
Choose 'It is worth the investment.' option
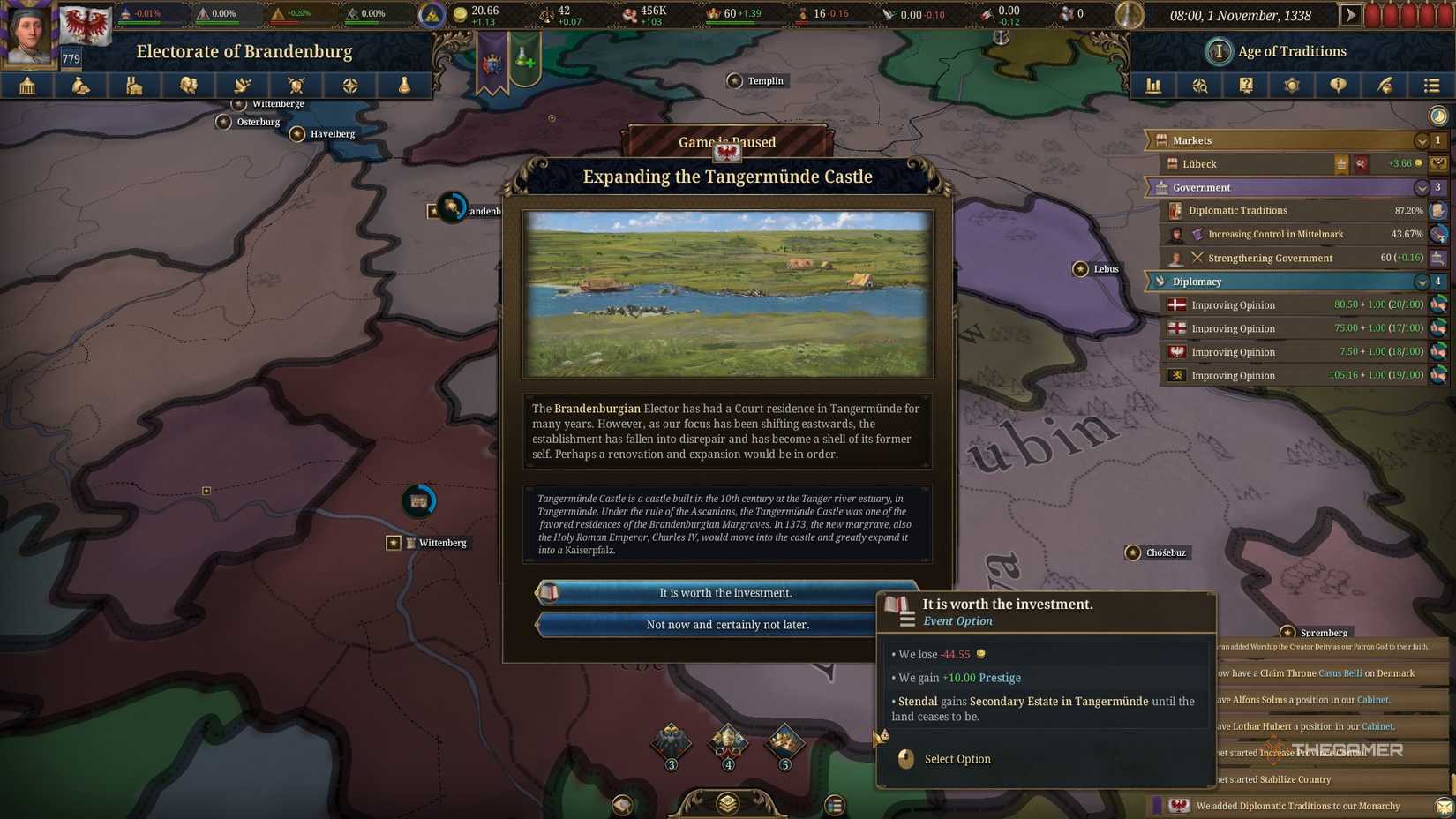tap(725, 592)
